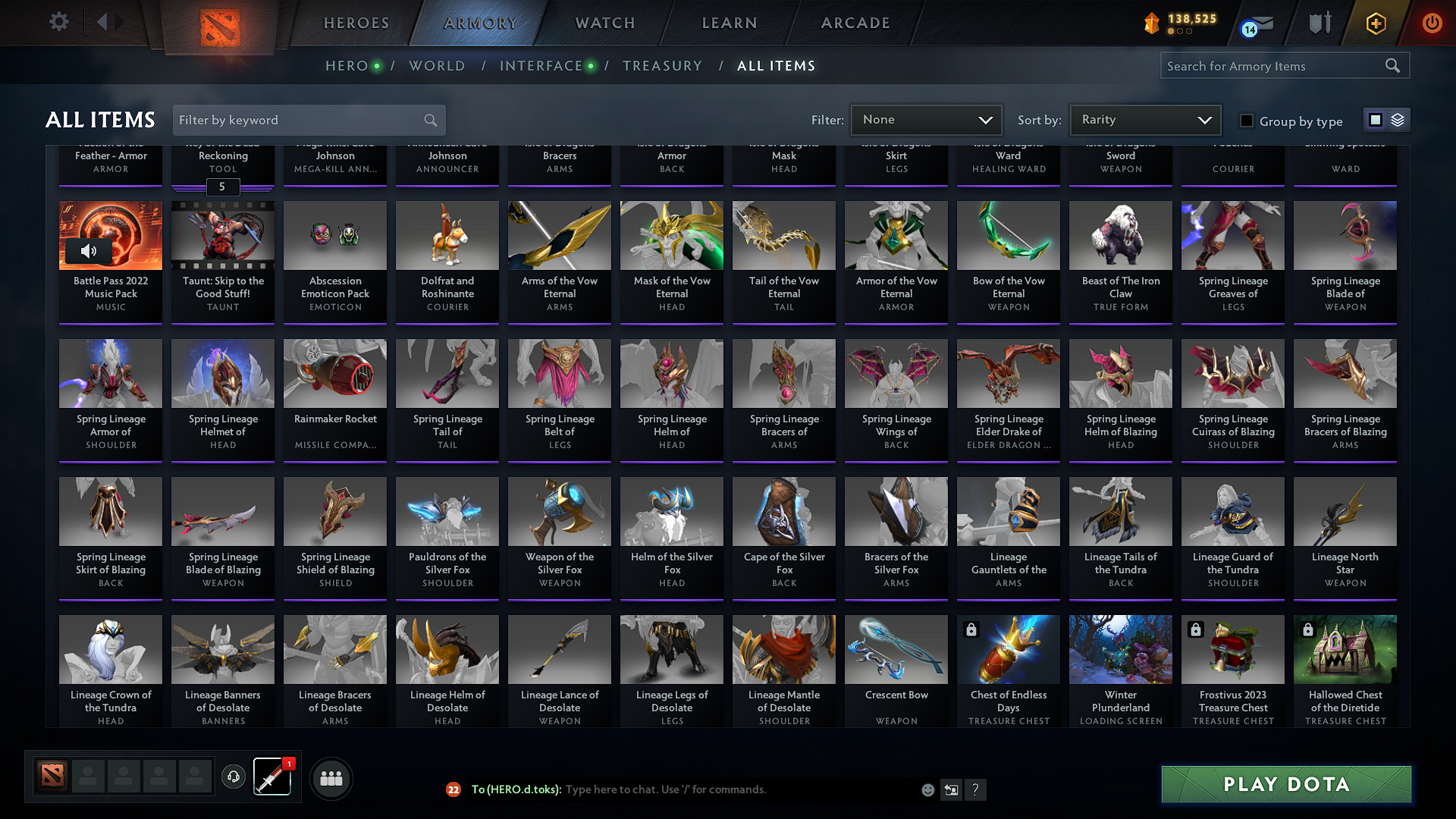Image resolution: width=1456 pixels, height=819 pixels.
Task: Toggle the stacked layers view icon
Action: coord(1396,120)
